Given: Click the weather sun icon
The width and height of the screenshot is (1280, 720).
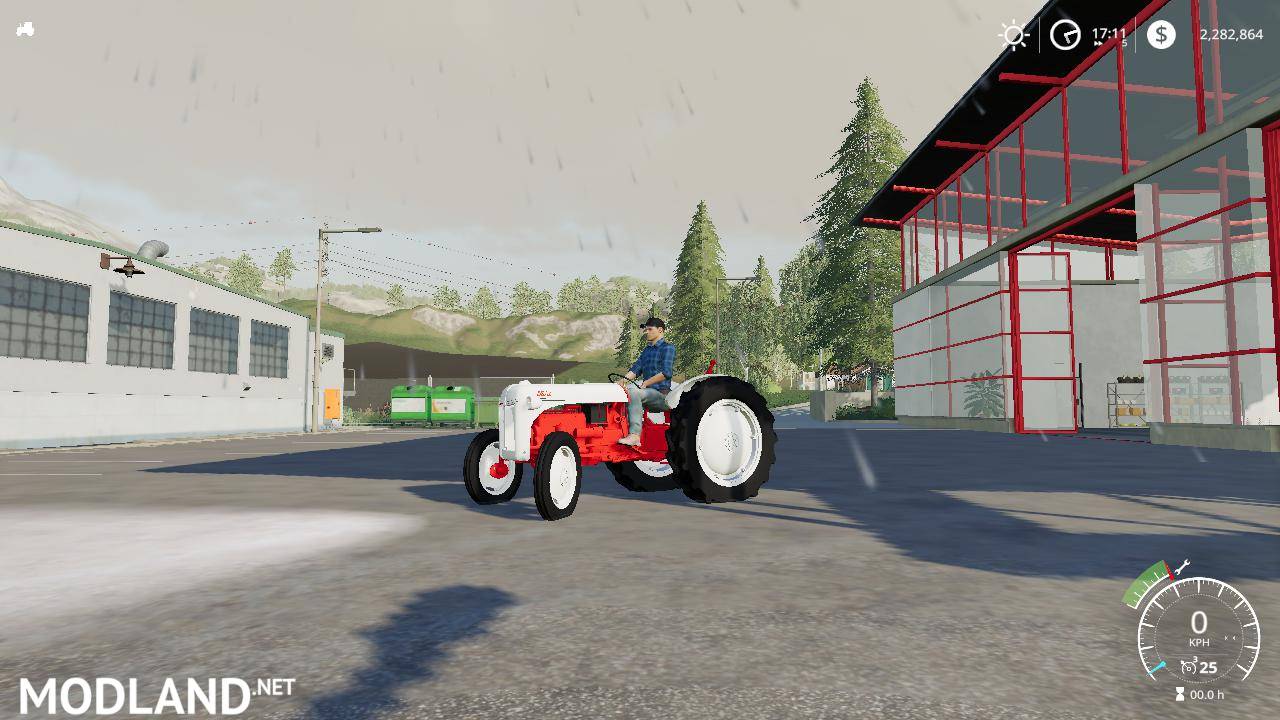Looking at the screenshot, I should 1014,34.
